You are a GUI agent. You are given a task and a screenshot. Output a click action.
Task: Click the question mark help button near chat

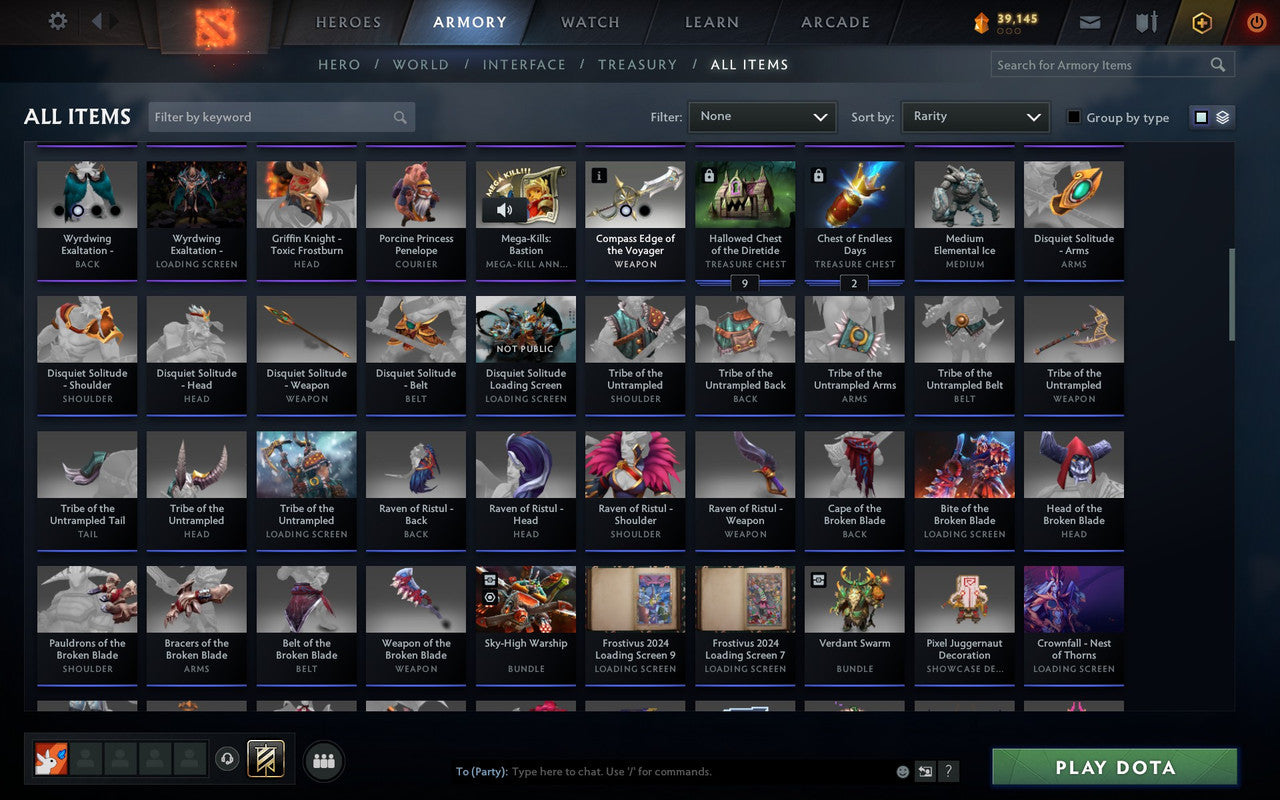click(948, 771)
